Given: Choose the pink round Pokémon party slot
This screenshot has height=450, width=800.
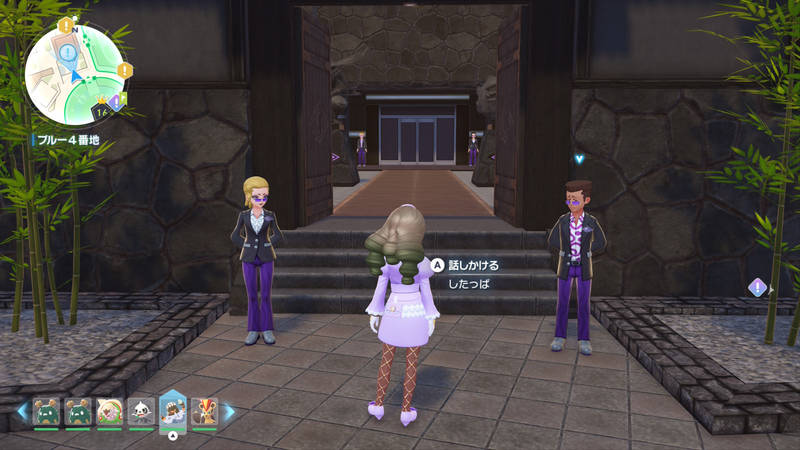Looking at the screenshot, I should pyautogui.click(x=110, y=412).
